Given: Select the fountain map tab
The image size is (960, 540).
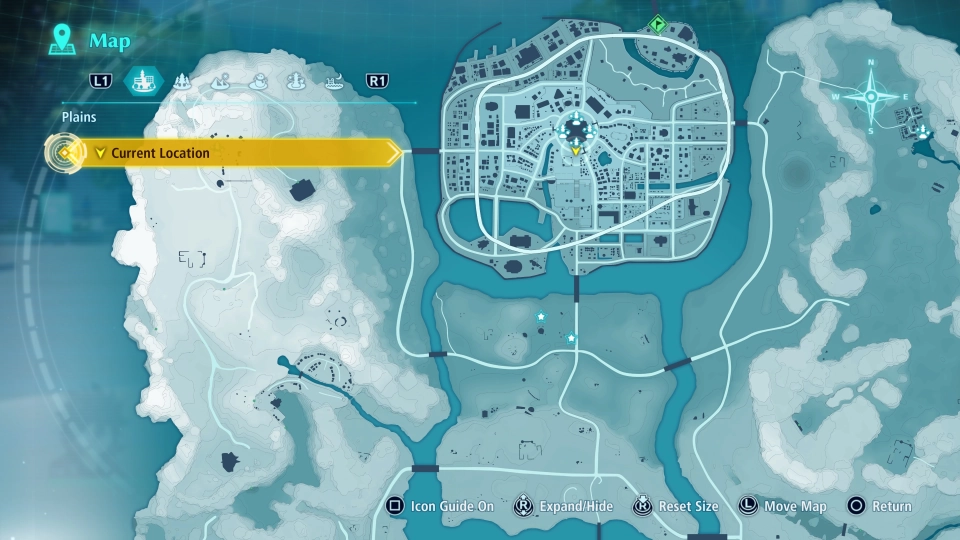Looking at the screenshot, I should (x=296, y=81).
